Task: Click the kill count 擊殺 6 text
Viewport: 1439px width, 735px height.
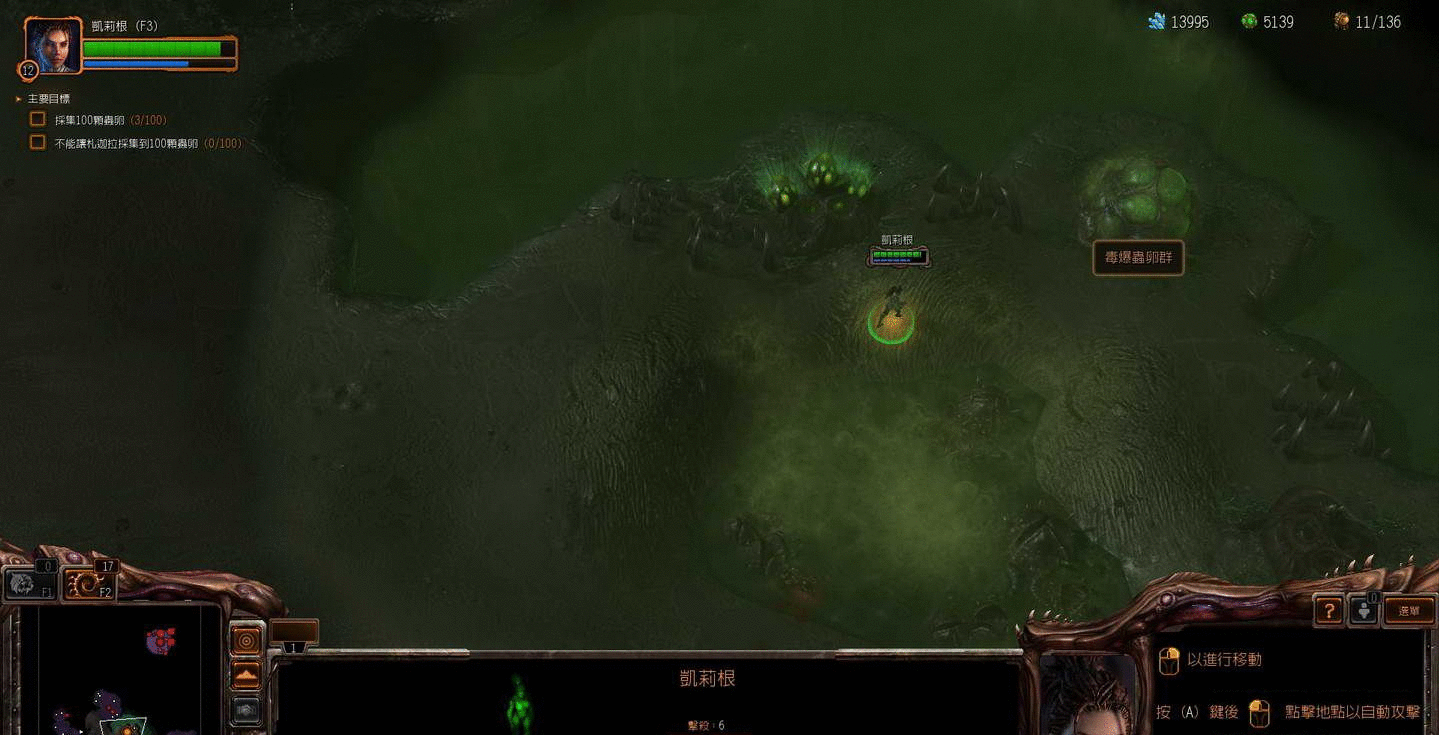Action: pos(709,726)
